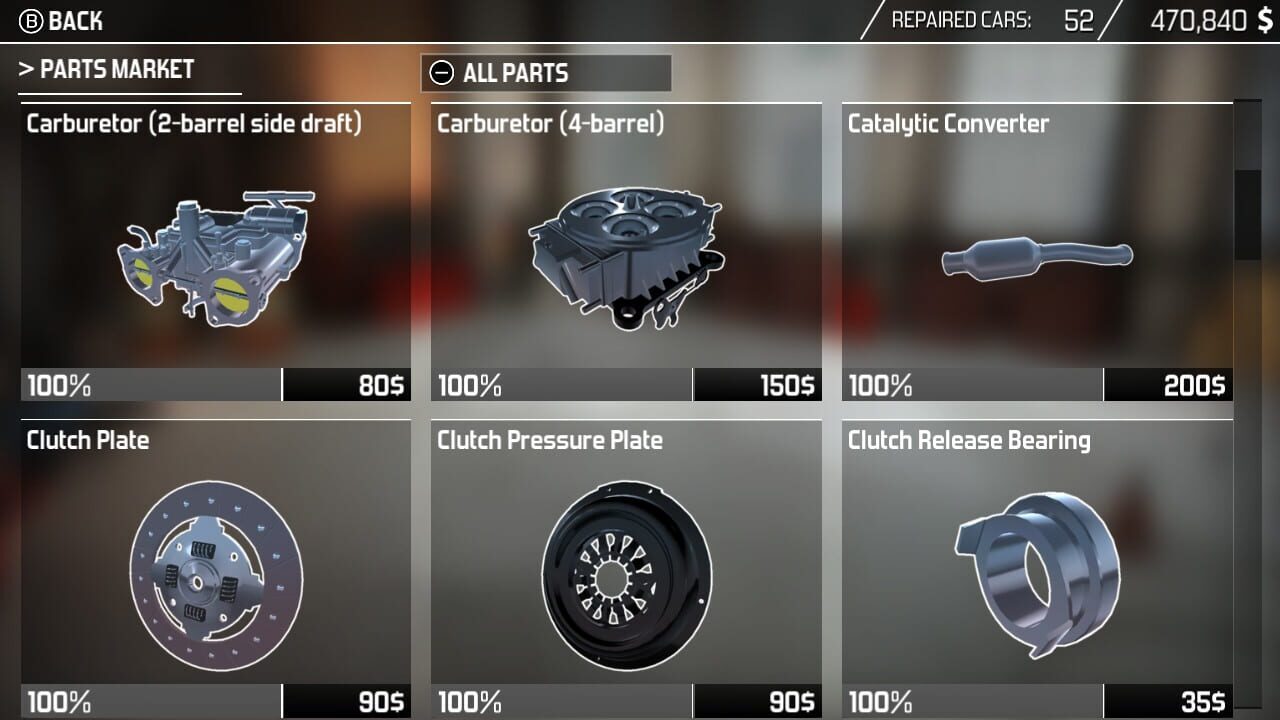Click the B Back button icon

point(31,20)
